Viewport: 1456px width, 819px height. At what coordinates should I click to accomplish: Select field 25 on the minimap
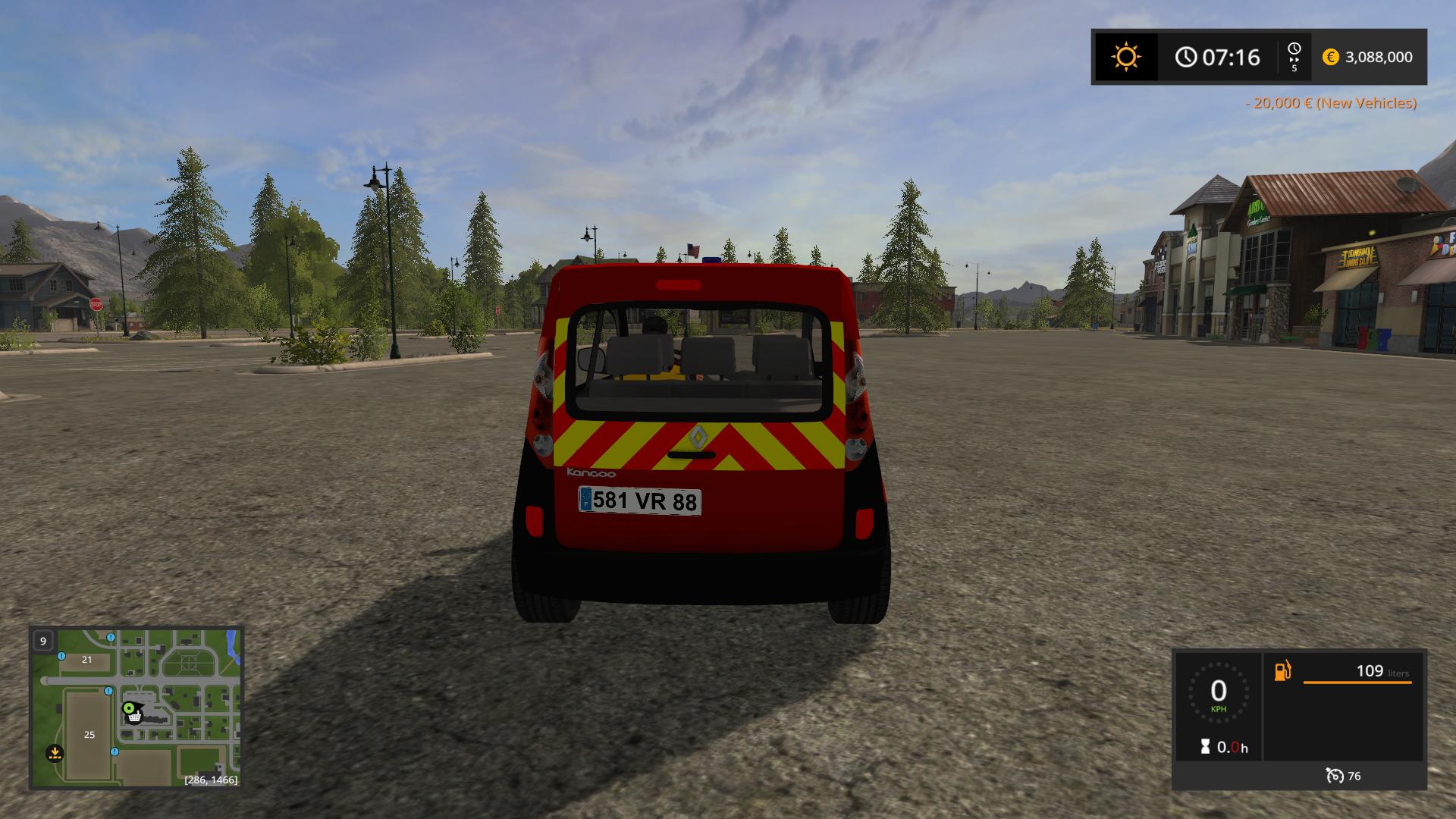pyautogui.click(x=89, y=735)
